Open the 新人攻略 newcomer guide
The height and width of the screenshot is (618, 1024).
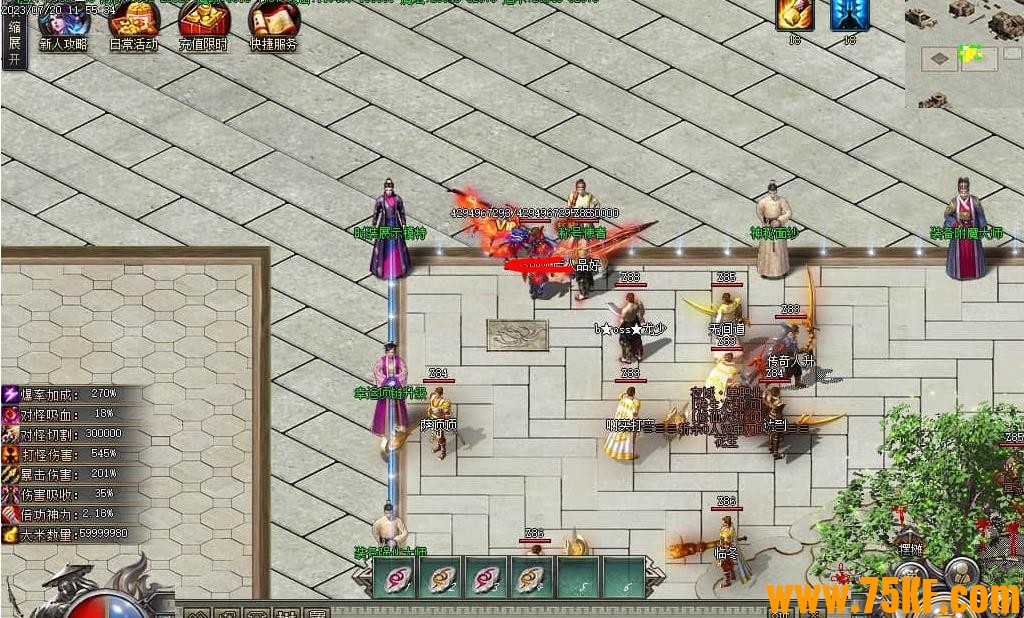tap(63, 24)
